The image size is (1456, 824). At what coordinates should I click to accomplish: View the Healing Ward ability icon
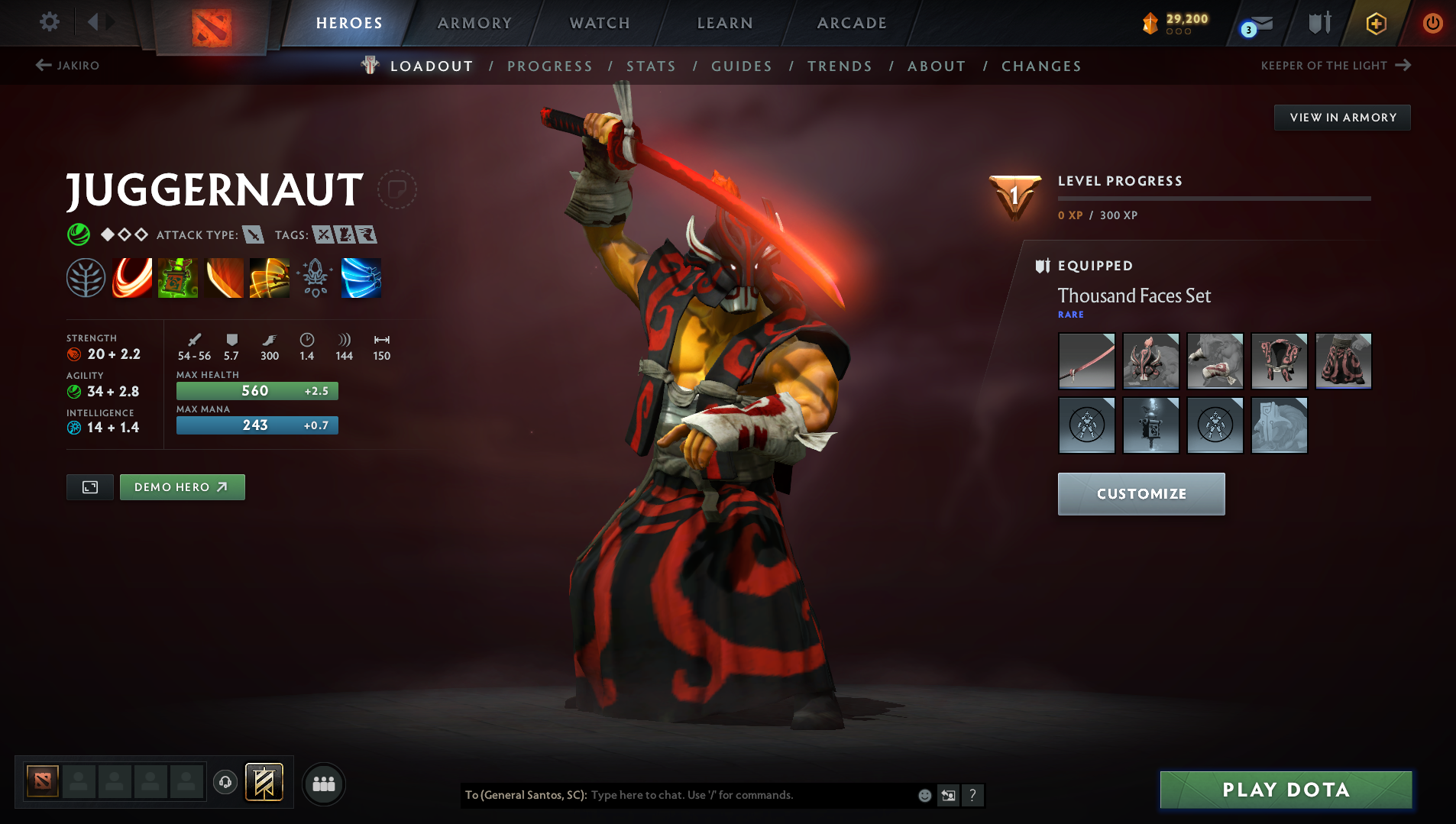(x=178, y=277)
